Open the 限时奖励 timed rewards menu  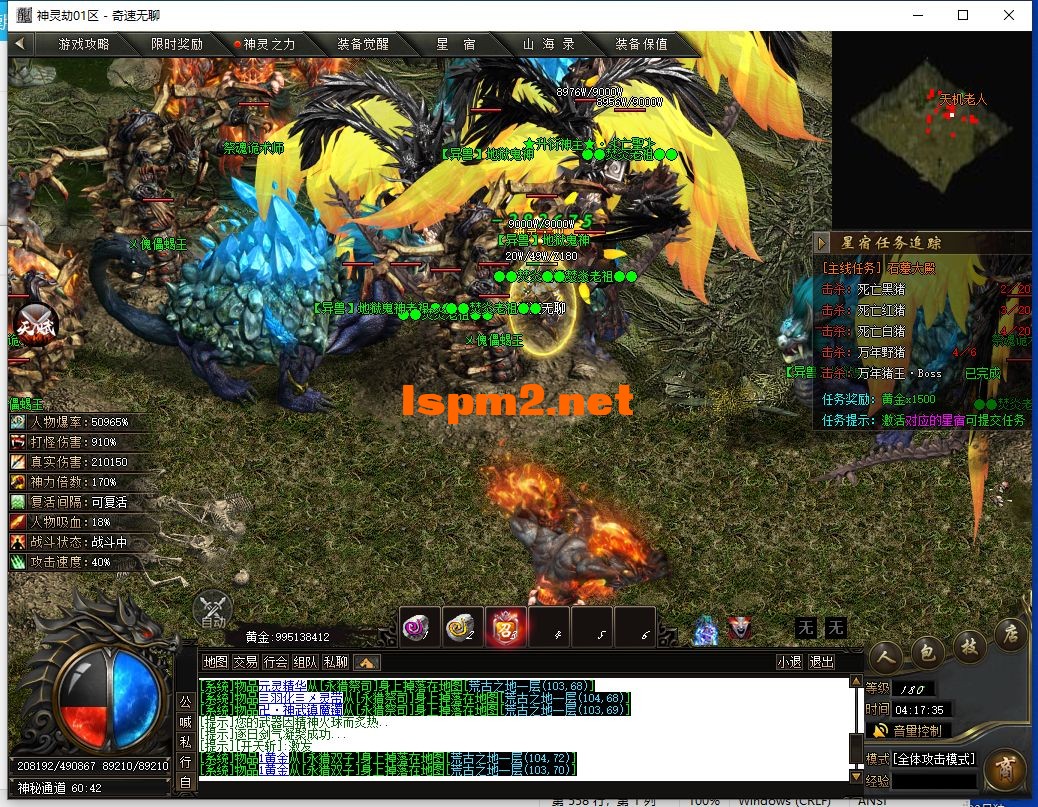coord(177,44)
